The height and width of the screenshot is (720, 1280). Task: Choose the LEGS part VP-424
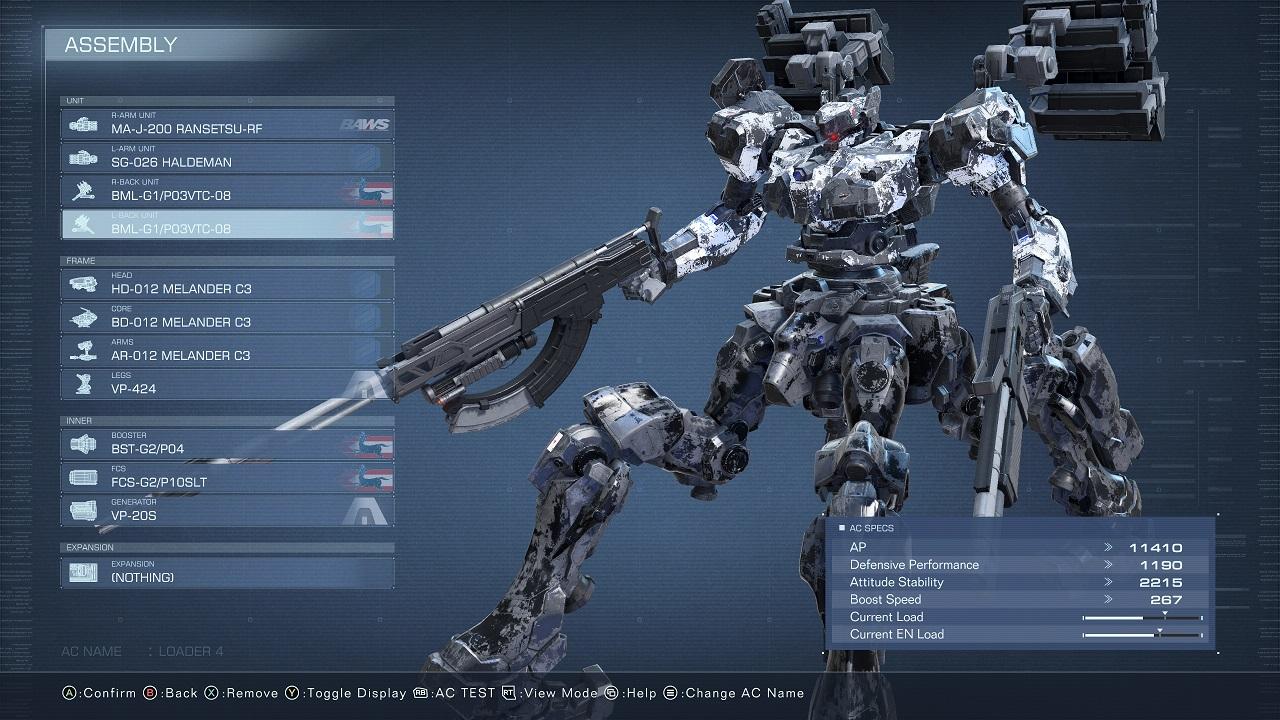(228, 384)
